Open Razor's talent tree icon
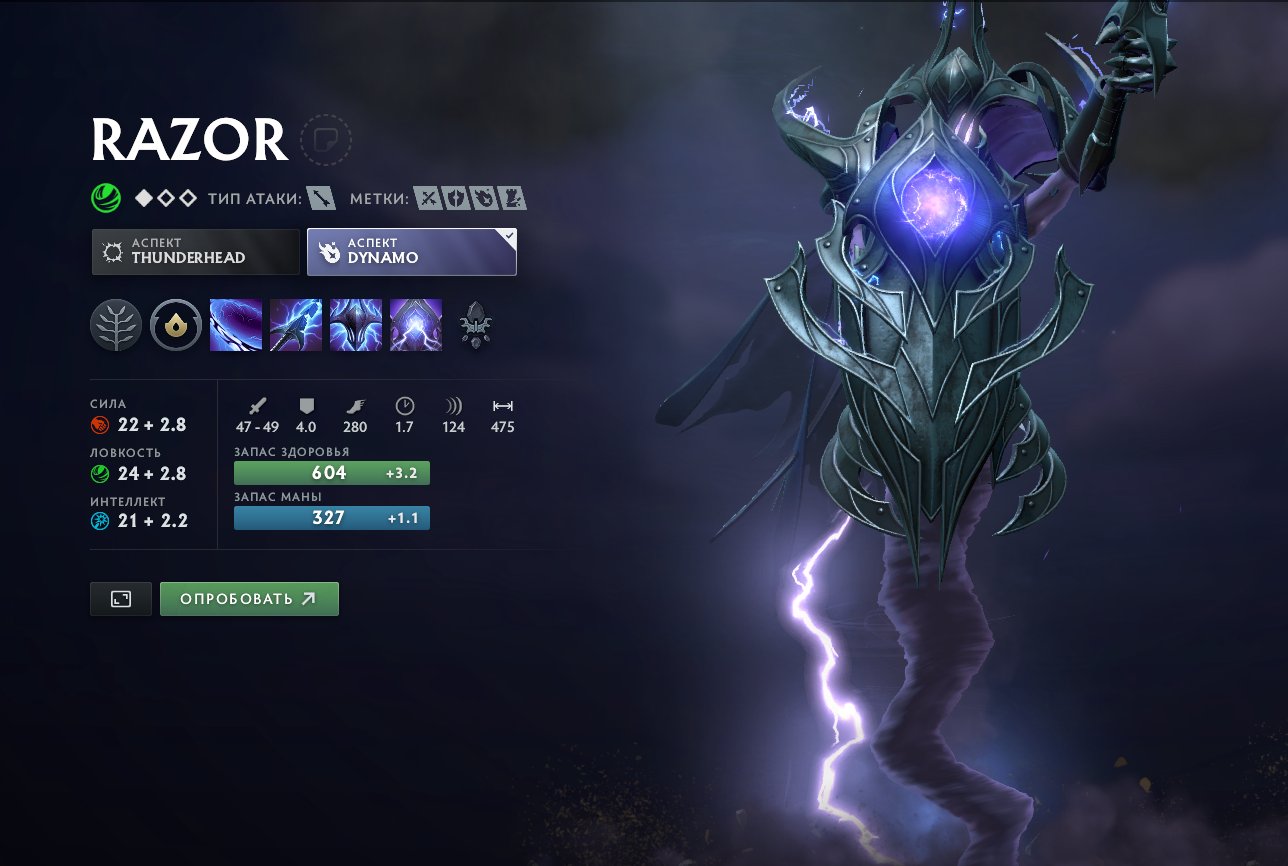1288x866 pixels. [x=115, y=324]
